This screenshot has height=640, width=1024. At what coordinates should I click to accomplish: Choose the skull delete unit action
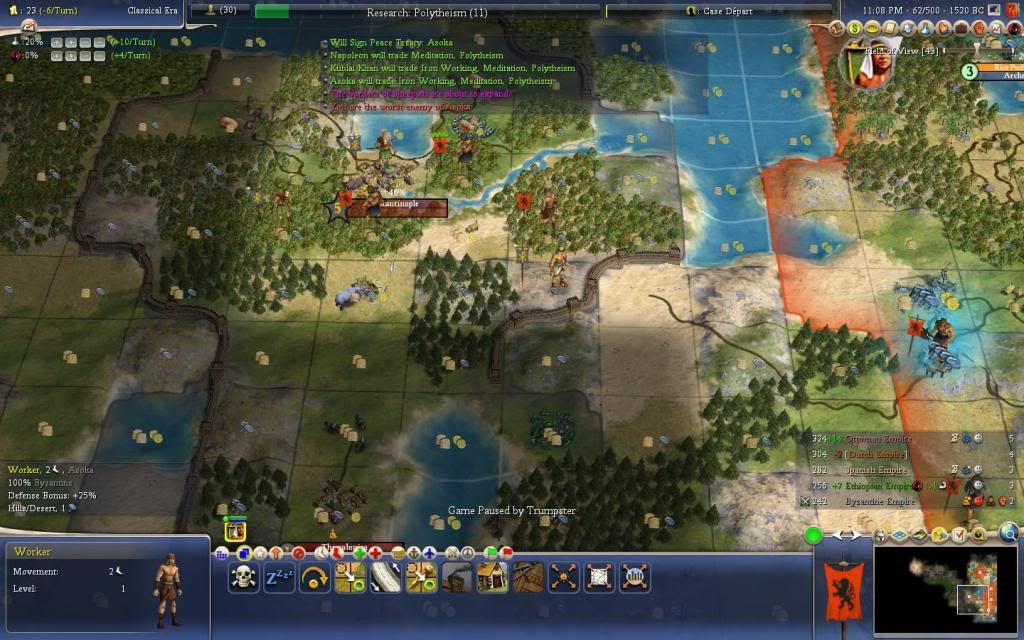243,577
